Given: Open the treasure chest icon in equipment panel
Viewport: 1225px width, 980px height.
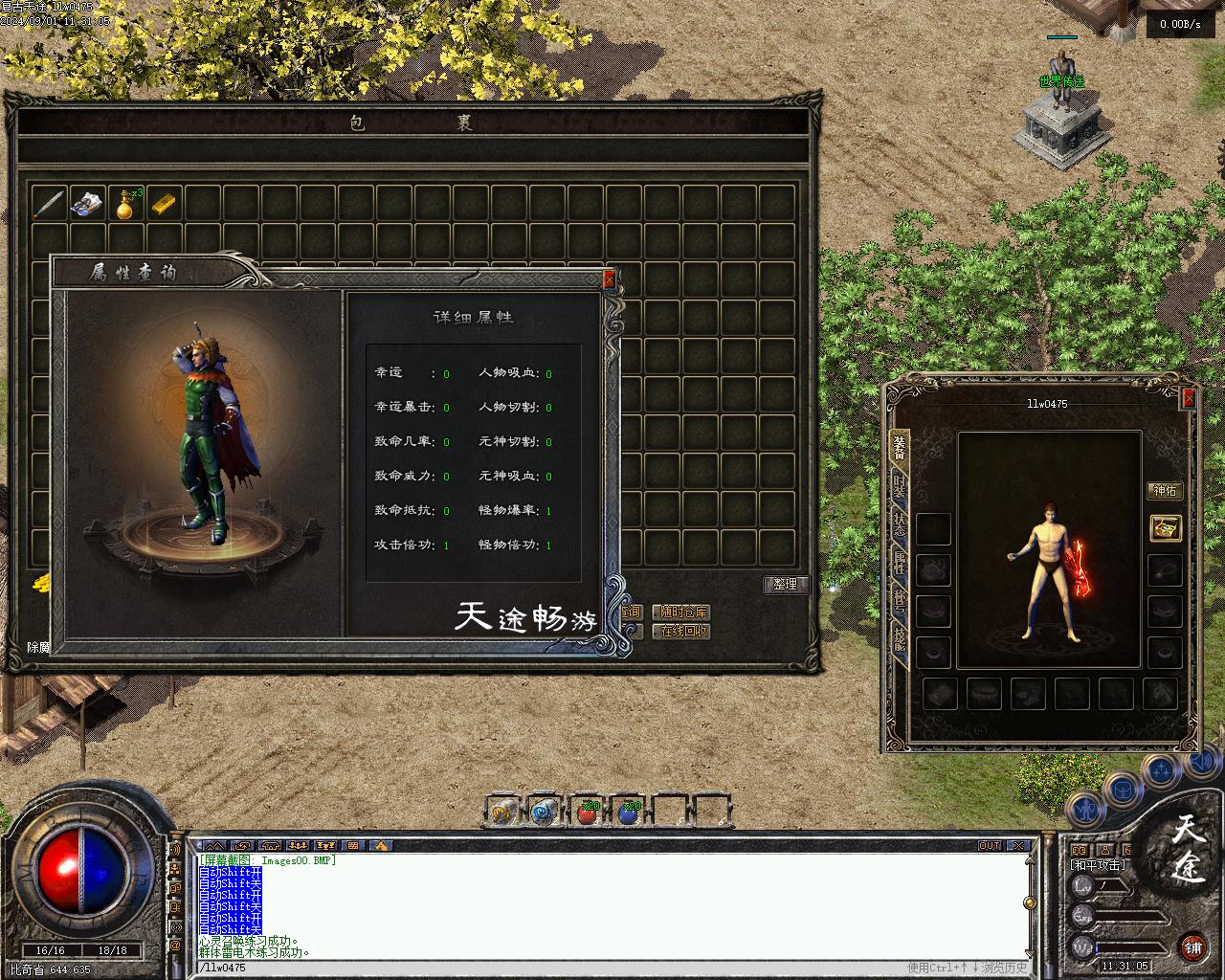Looking at the screenshot, I should coord(1165,527).
